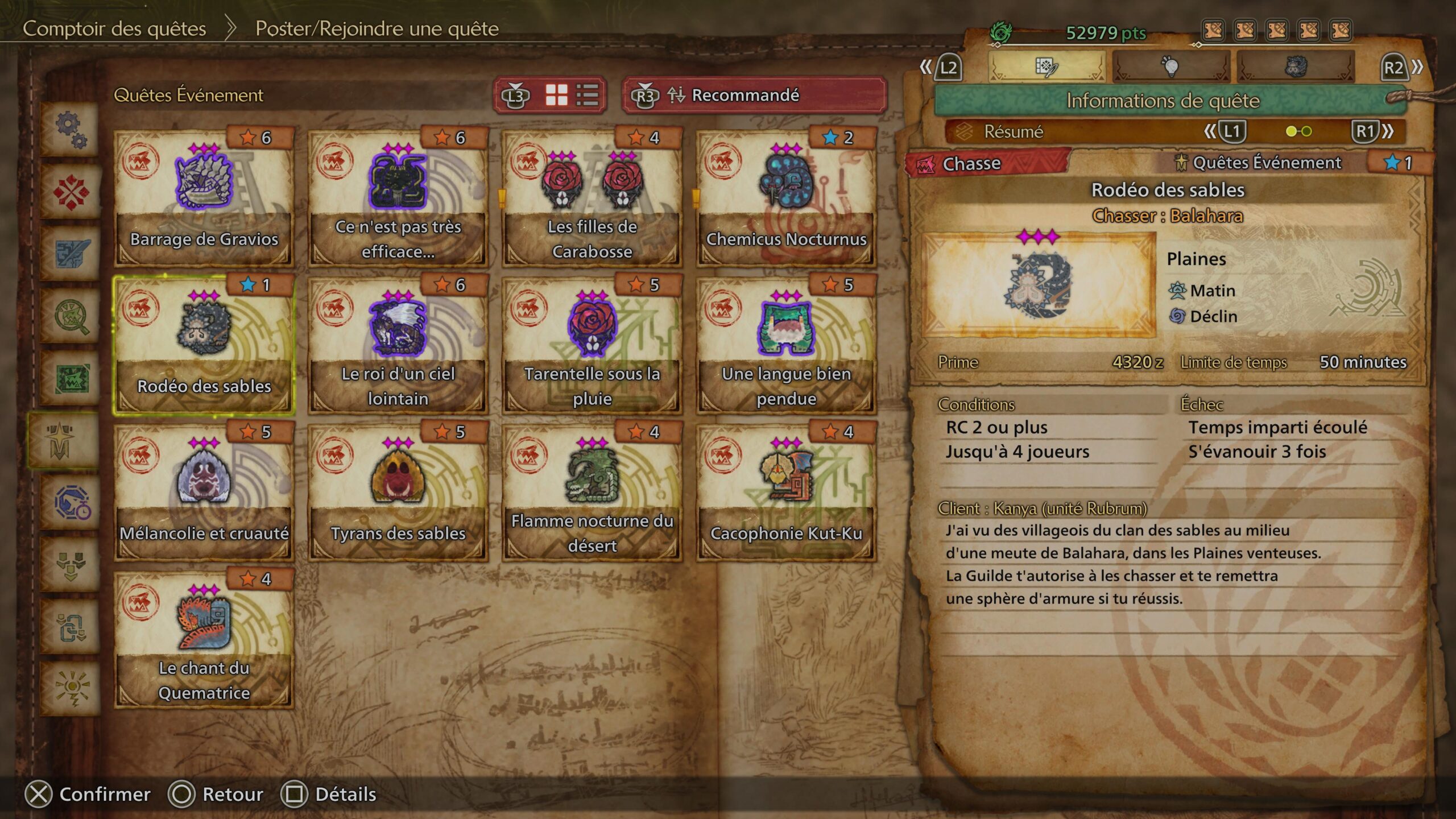This screenshot has width=1456, height=819.
Task: Switch the quest list to grid view
Action: pyautogui.click(x=556, y=95)
